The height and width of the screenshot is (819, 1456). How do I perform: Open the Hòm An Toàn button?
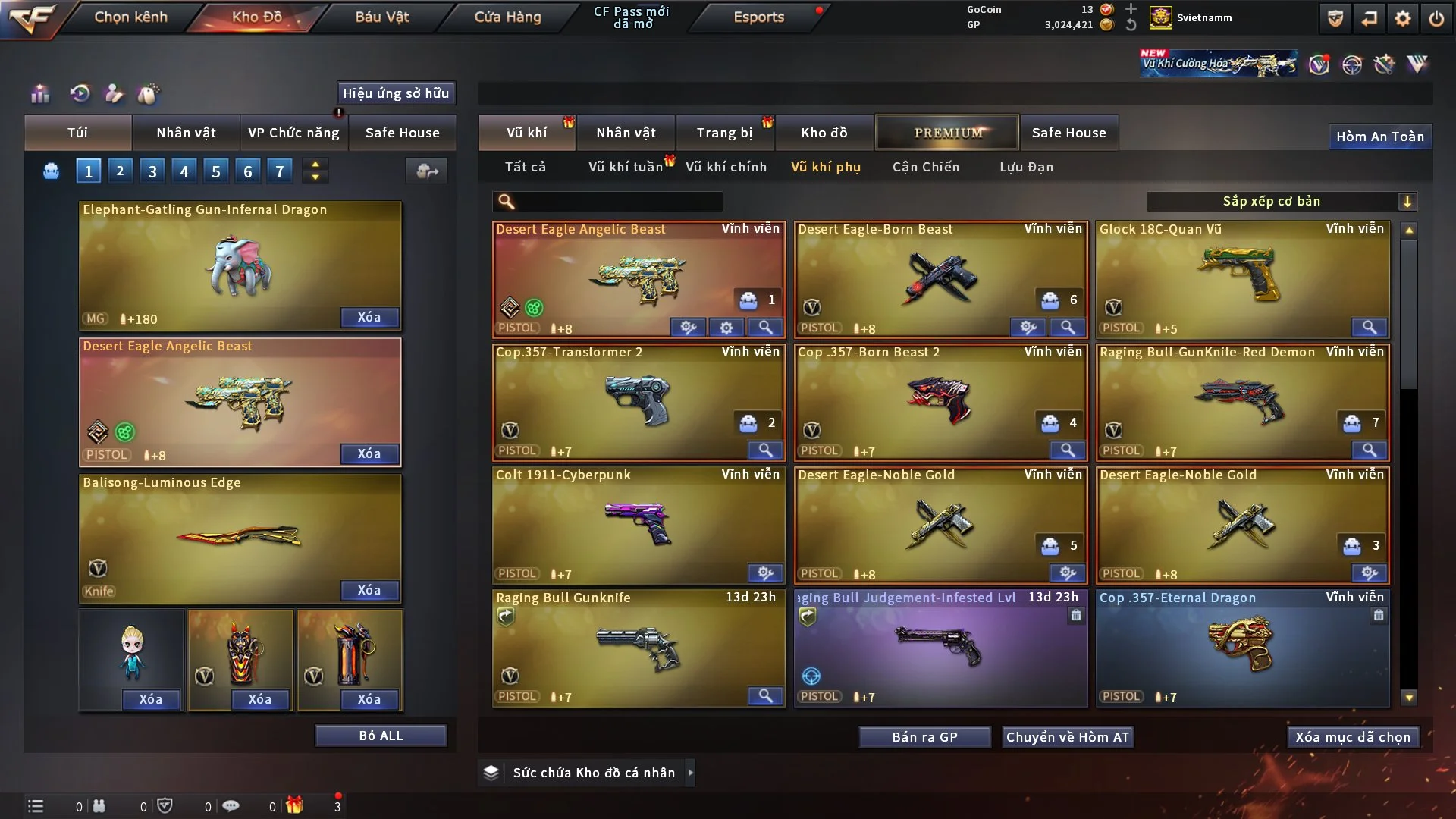[x=1379, y=136]
